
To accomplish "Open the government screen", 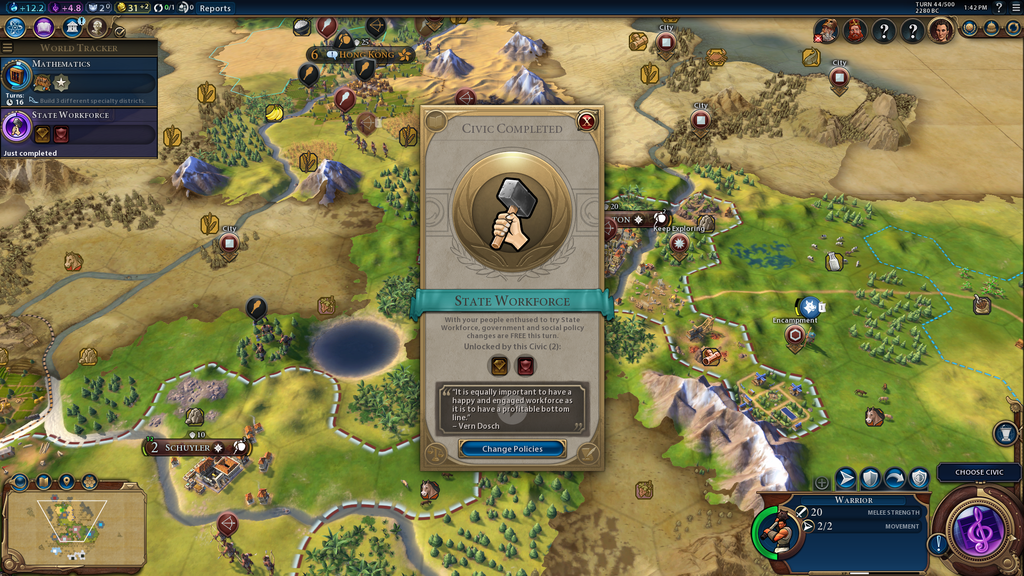I will 71,28.
